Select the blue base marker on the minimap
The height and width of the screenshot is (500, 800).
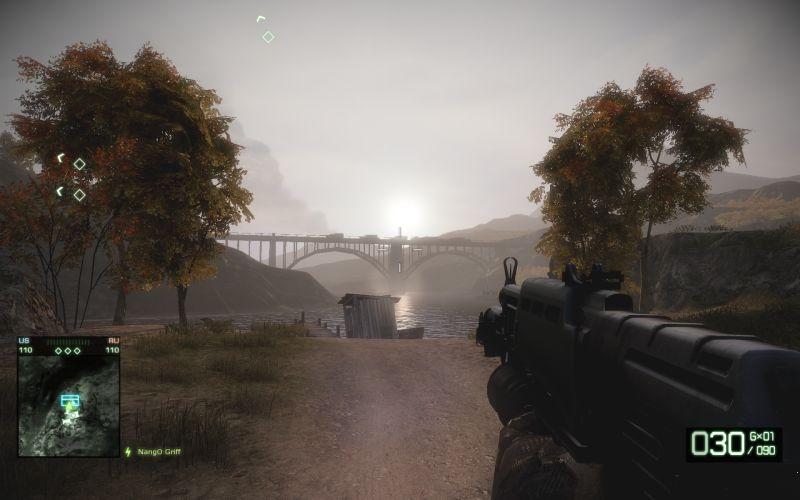tap(69, 400)
